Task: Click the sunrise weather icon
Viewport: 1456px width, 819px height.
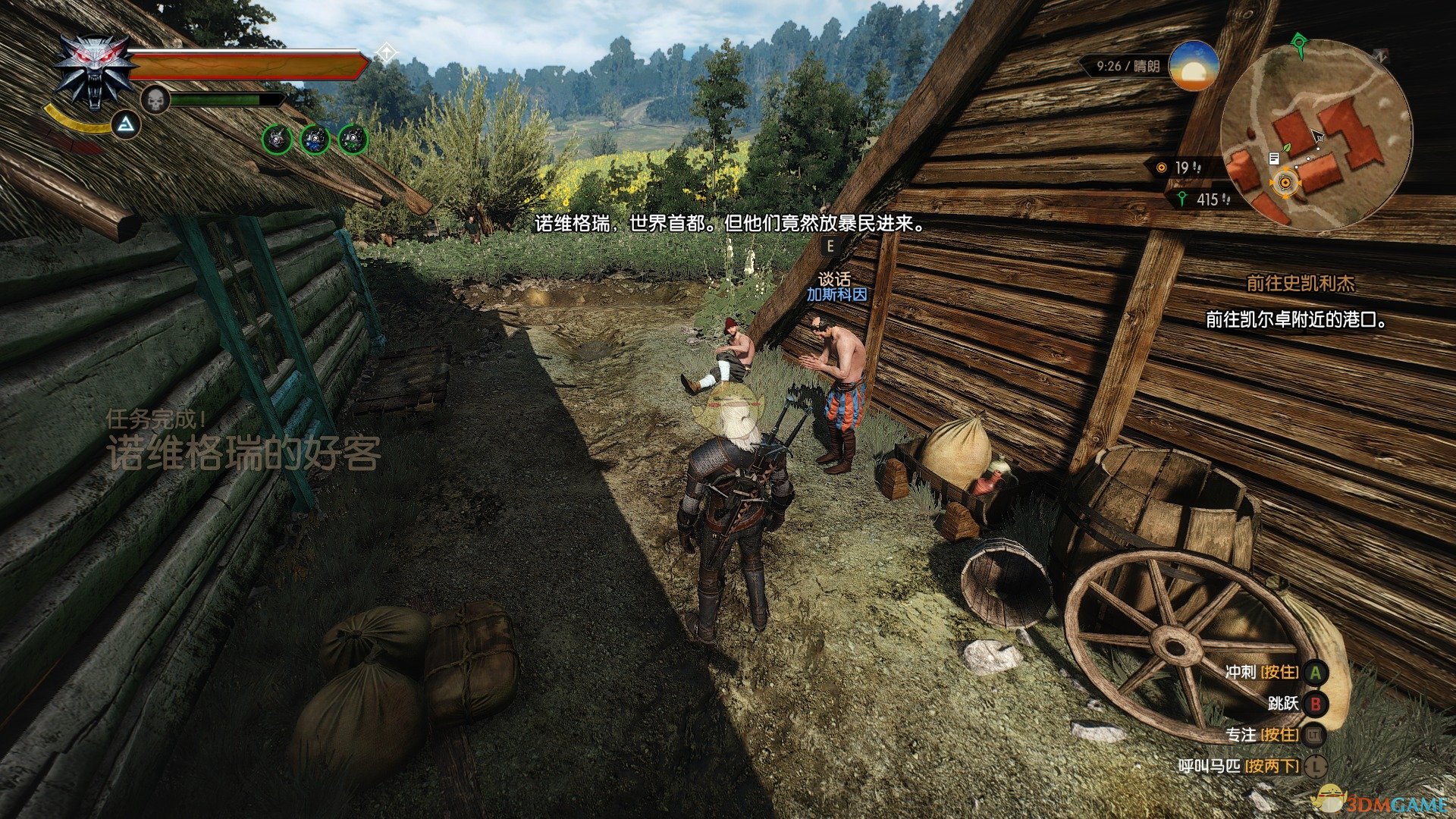Action: click(x=1192, y=67)
